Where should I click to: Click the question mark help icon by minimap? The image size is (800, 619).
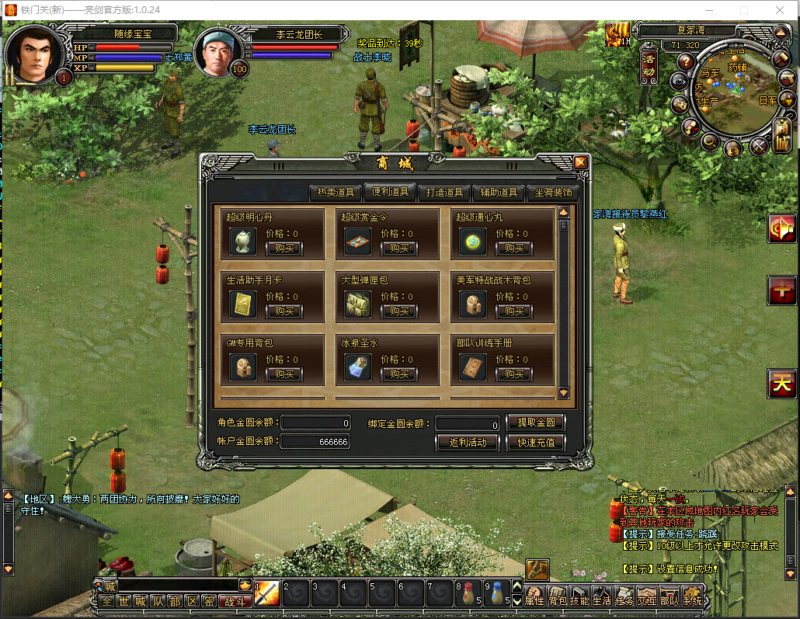point(684,59)
